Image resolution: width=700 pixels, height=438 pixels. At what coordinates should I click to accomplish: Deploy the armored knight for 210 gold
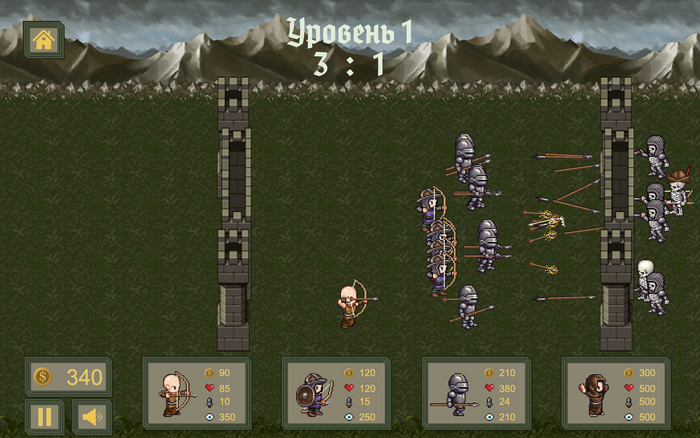pos(477,393)
